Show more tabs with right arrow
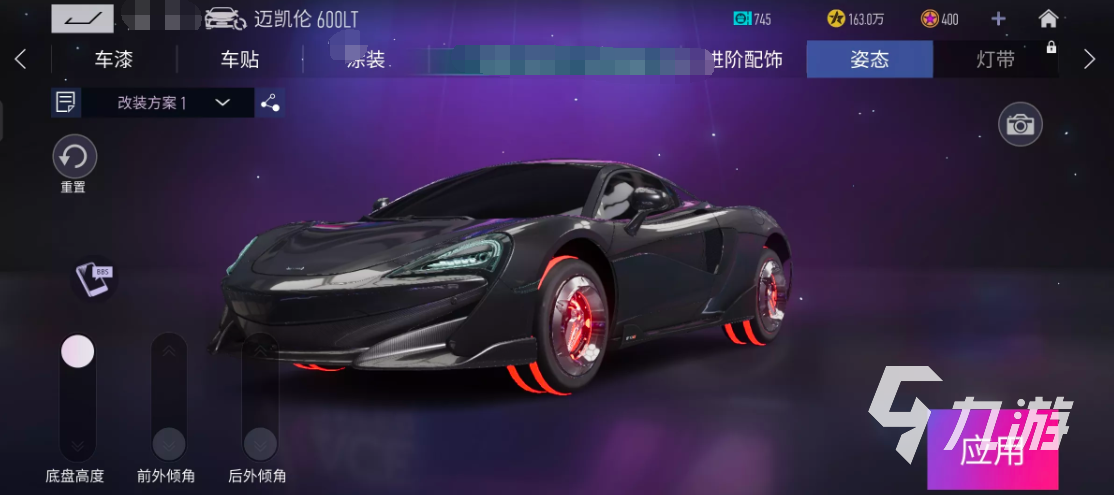 1090,59
